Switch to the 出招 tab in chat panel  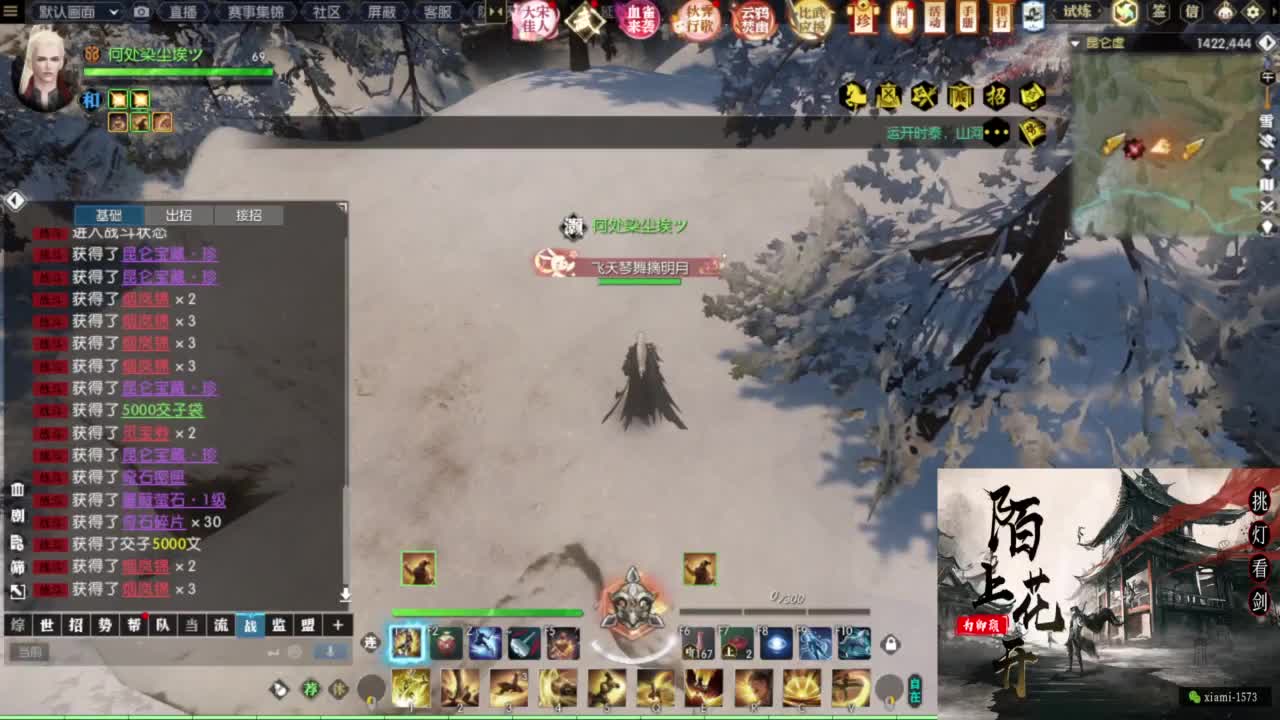click(177, 215)
